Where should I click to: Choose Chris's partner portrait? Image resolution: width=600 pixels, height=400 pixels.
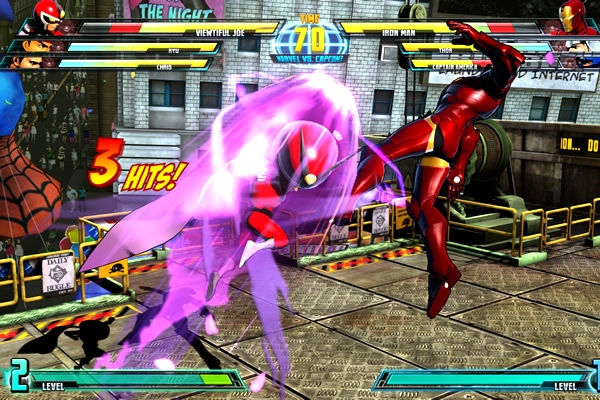point(27,62)
